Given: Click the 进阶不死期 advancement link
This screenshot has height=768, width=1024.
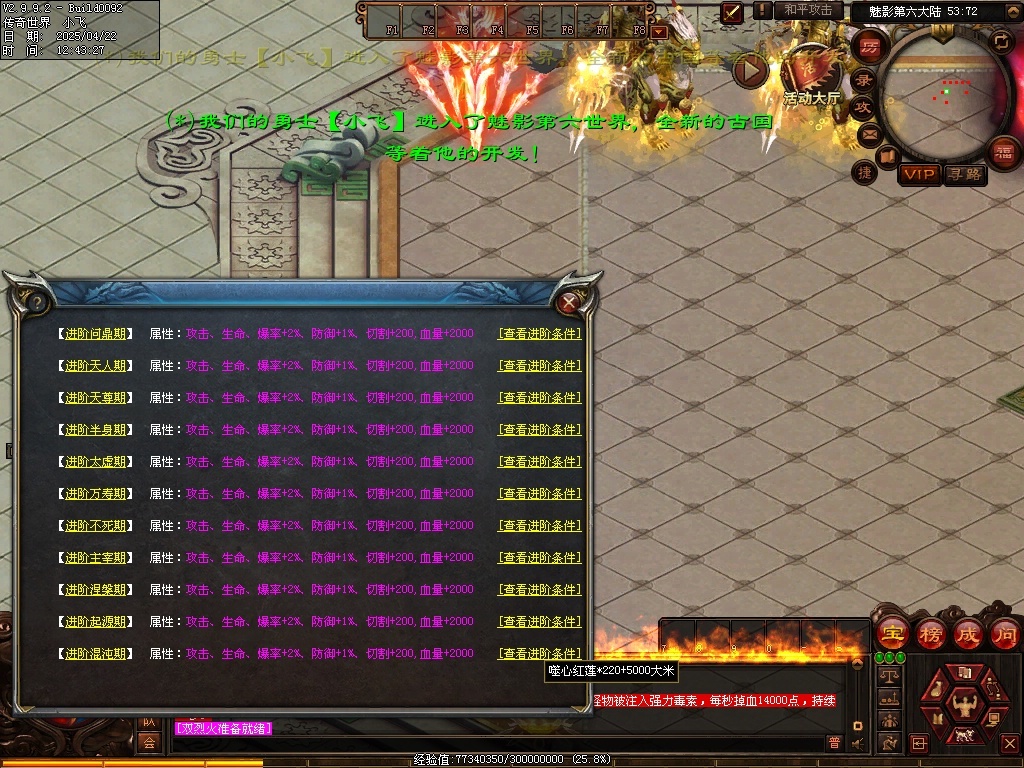Looking at the screenshot, I should coord(96,526).
